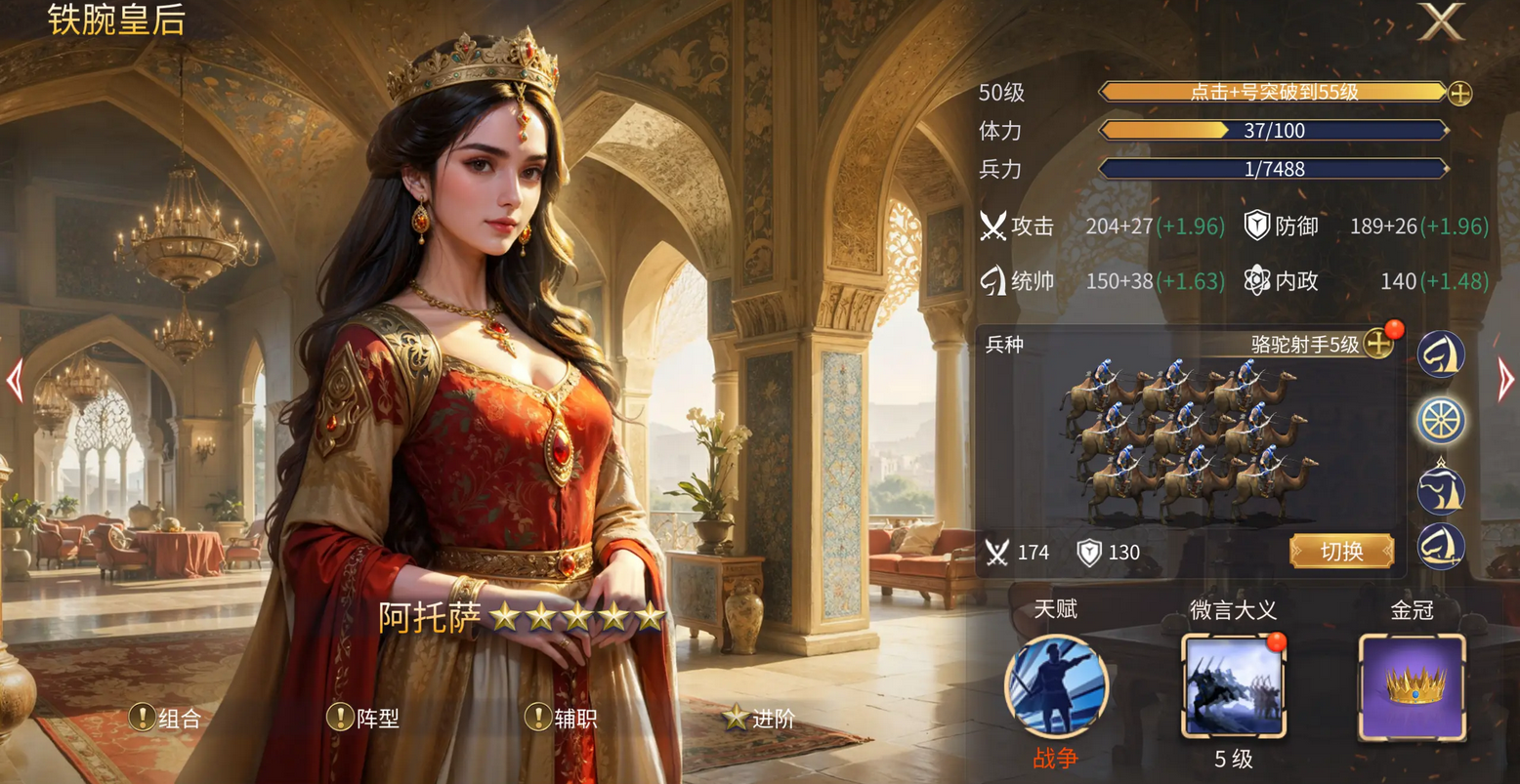Image resolution: width=1520 pixels, height=784 pixels.
Task: Open the 辅职 auxiliary role menu
Action: 562,719
